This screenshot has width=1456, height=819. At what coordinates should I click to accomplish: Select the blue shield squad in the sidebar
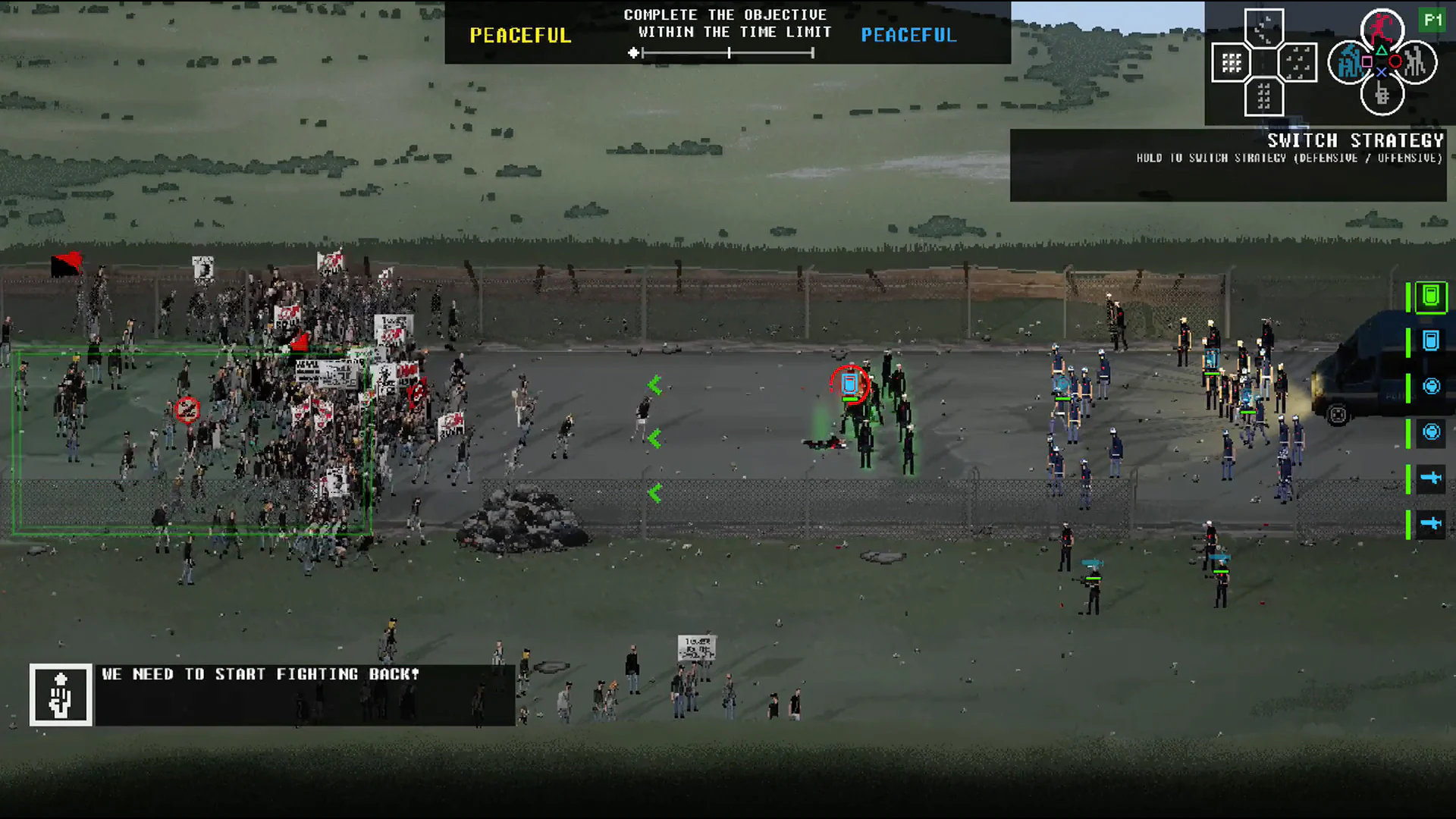pos(1430,341)
